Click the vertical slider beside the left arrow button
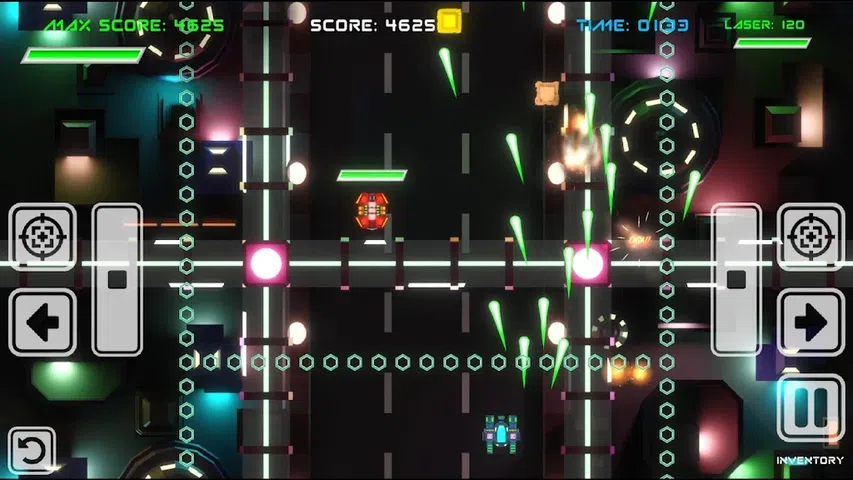Image resolution: width=853 pixels, height=480 pixels. pyautogui.click(x=117, y=279)
